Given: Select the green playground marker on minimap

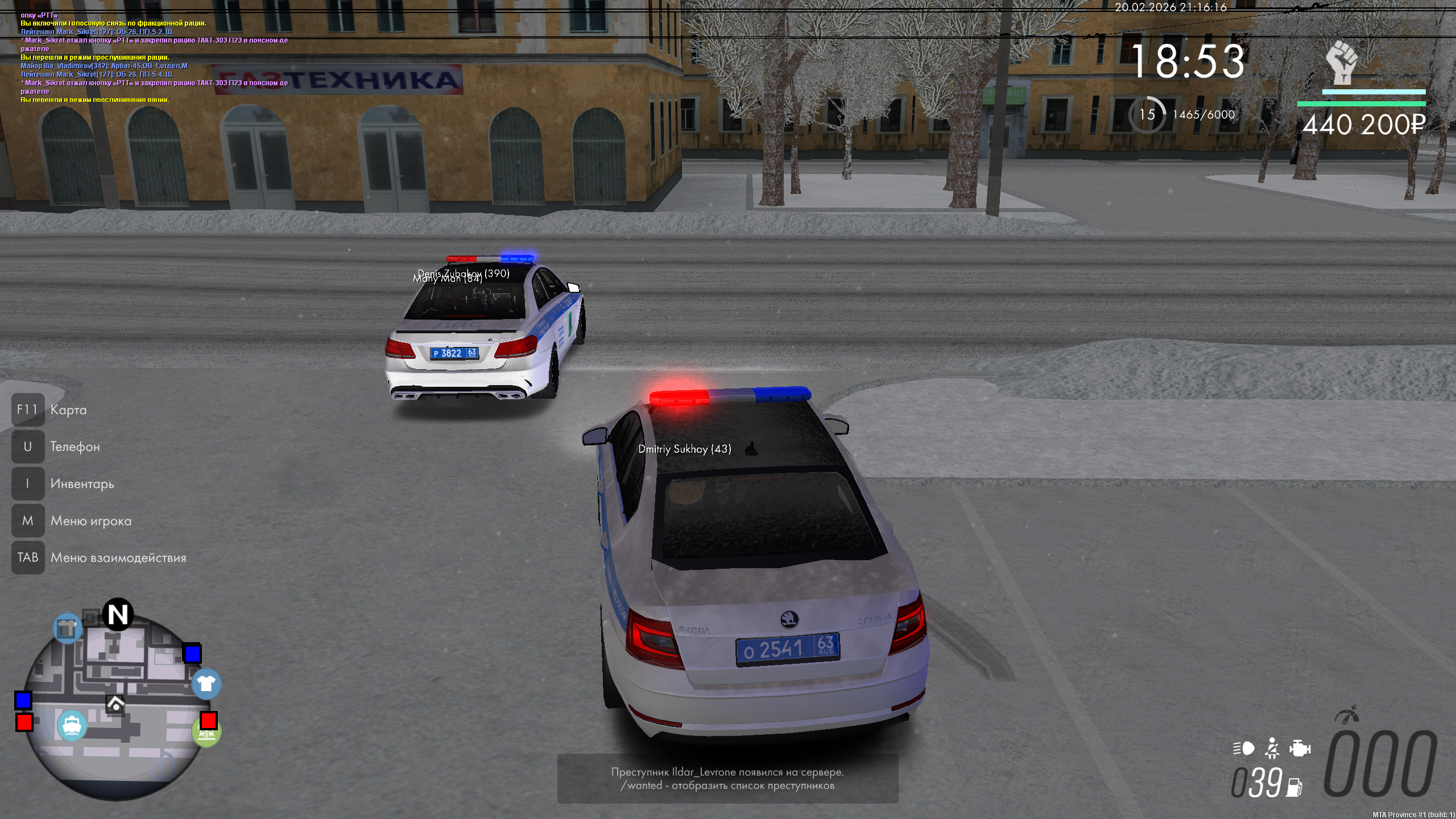Looking at the screenshot, I should [206, 734].
